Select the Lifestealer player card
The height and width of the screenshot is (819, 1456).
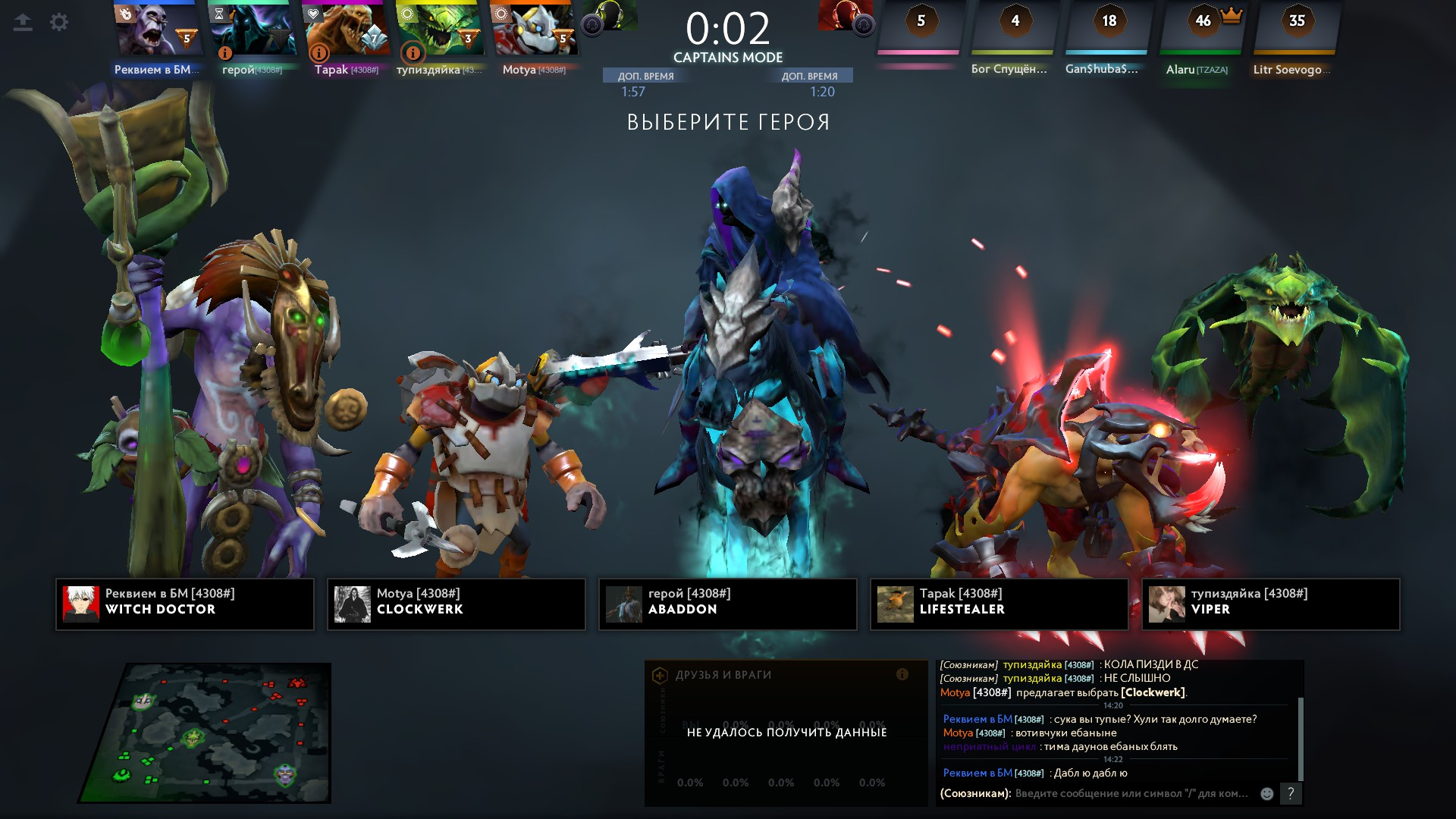point(999,604)
